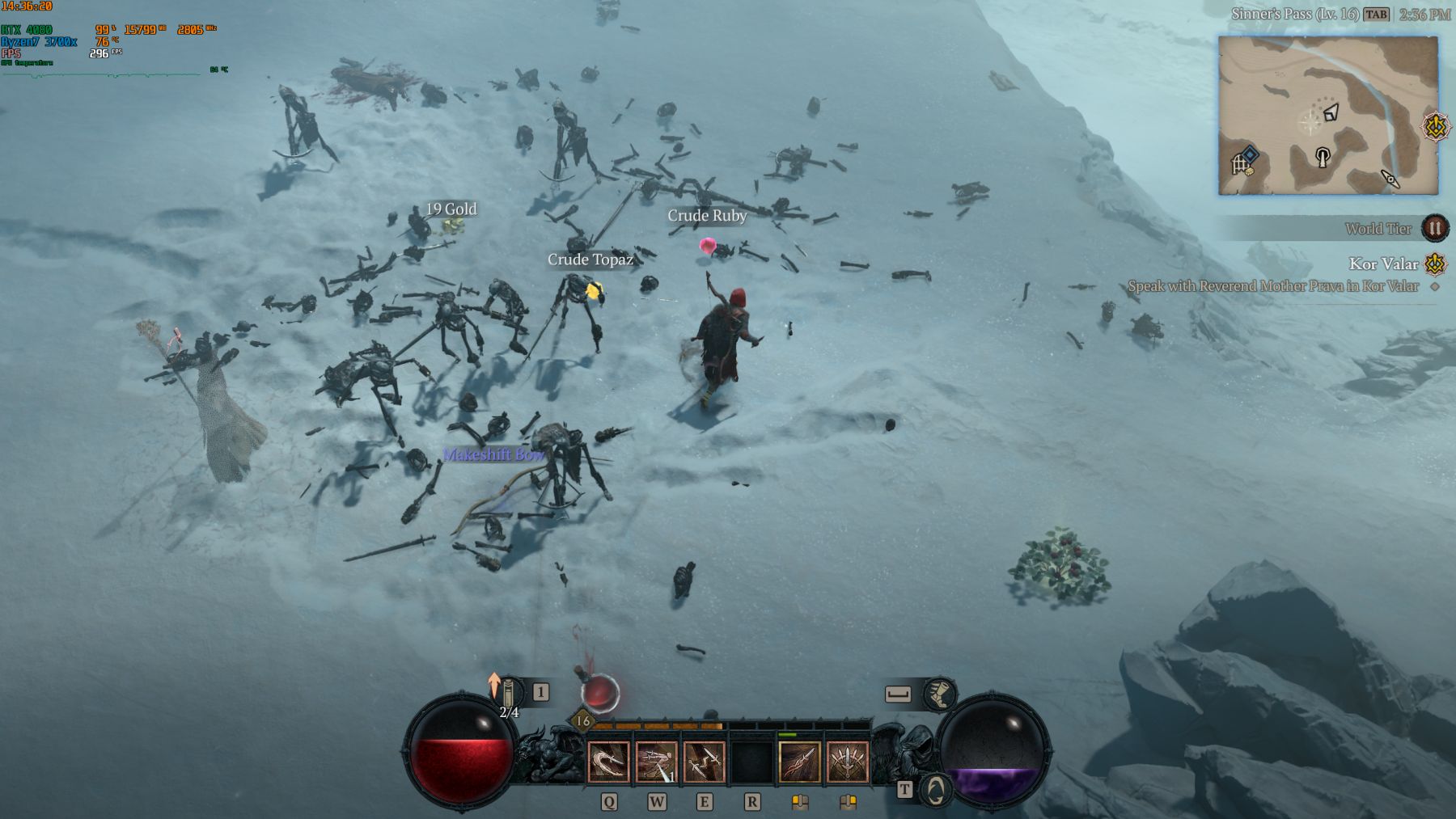This screenshot has height=819, width=1456.
Task: Activate the fan of blades skill
Action: (x=847, y=762)
